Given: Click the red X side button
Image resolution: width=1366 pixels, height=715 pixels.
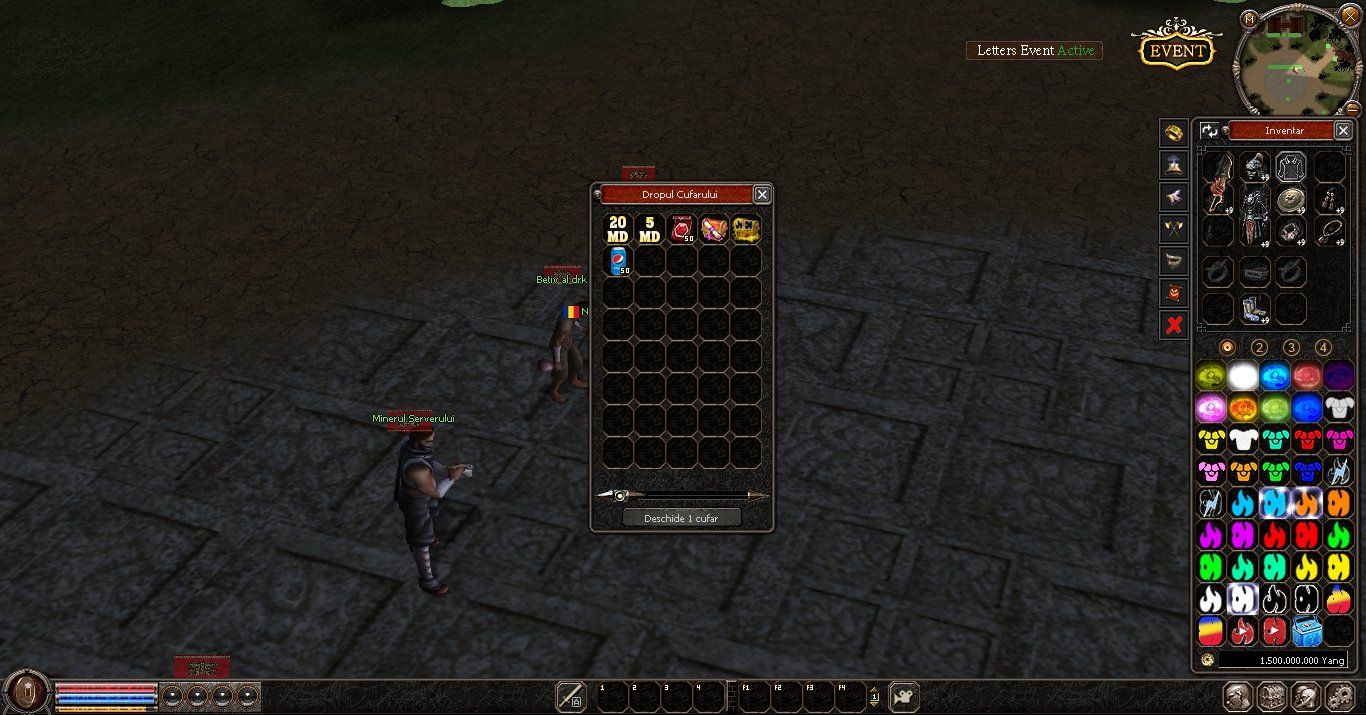Looking at the screenshot, I should click(x=1174, y=324).
